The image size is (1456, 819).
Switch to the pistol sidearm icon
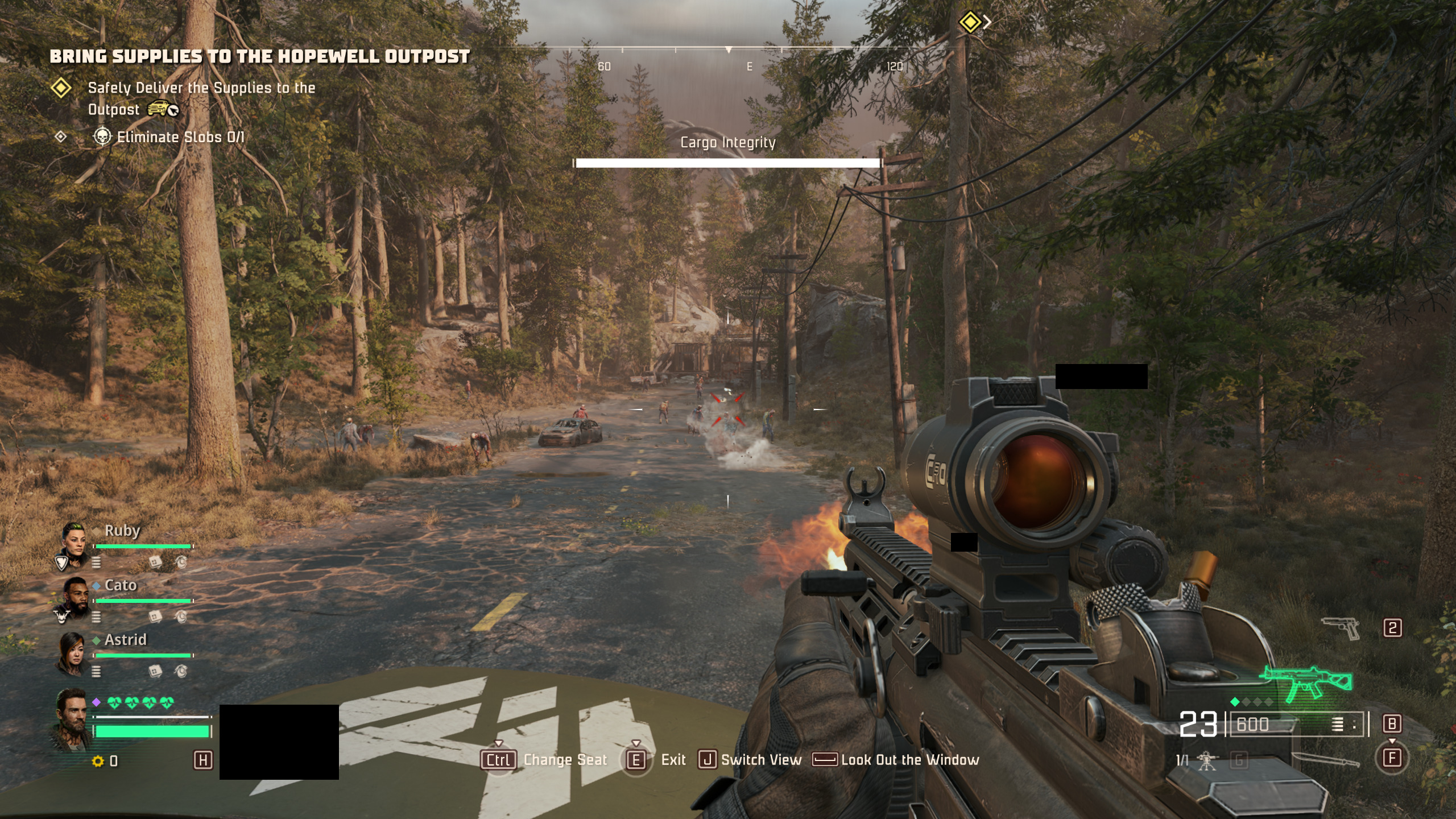[1341, 628]
